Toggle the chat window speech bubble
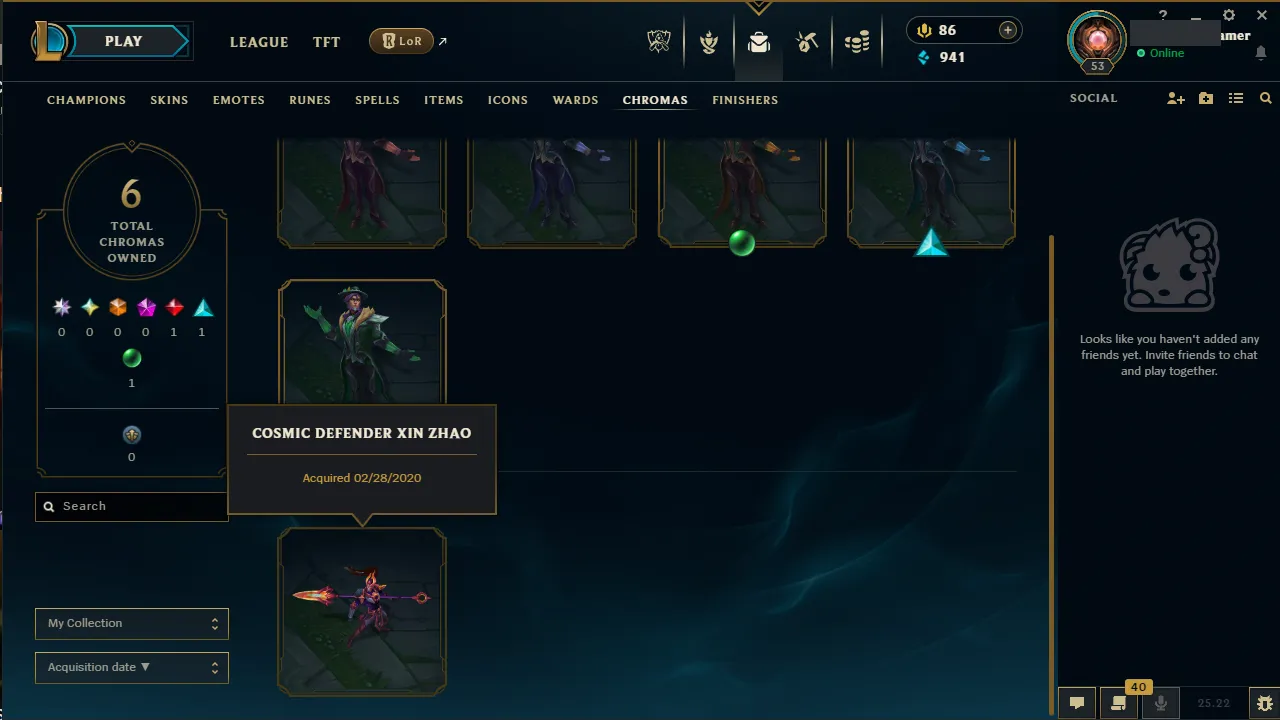Image resolution: width=1280 pixels, height=720 pixels. [1077, 703]
